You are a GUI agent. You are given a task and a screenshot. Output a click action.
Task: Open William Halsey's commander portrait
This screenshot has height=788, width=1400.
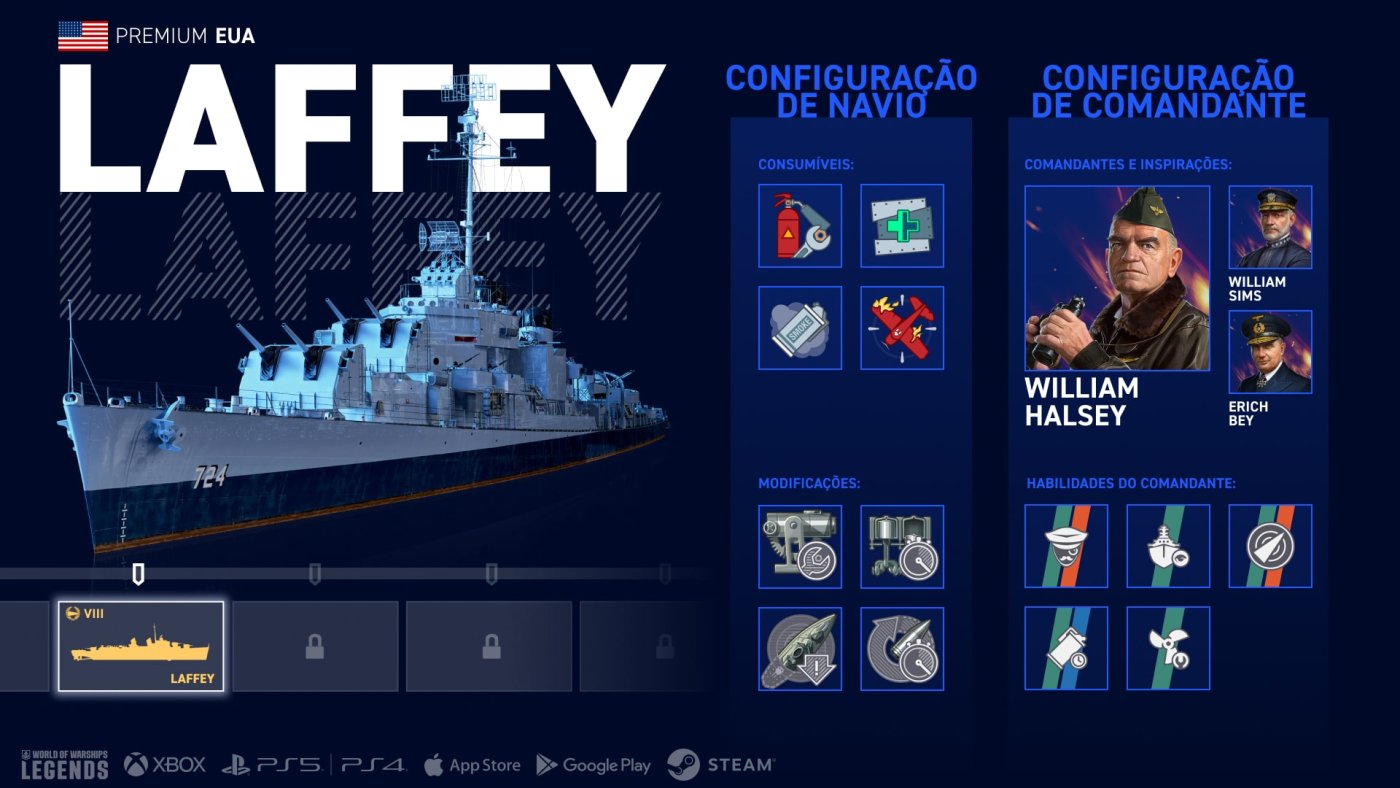1117,278
